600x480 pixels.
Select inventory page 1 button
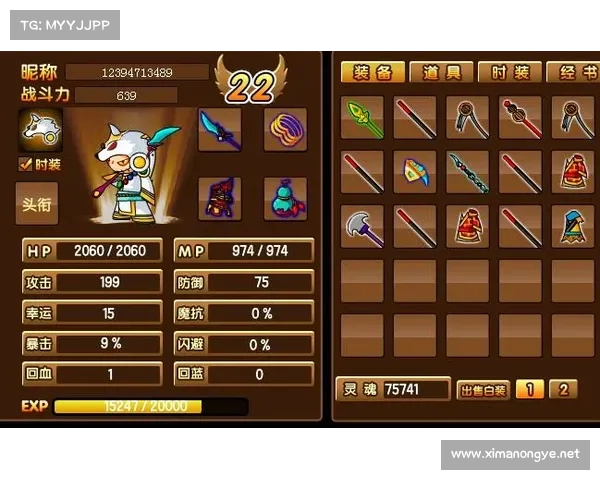tap(530, 390)
